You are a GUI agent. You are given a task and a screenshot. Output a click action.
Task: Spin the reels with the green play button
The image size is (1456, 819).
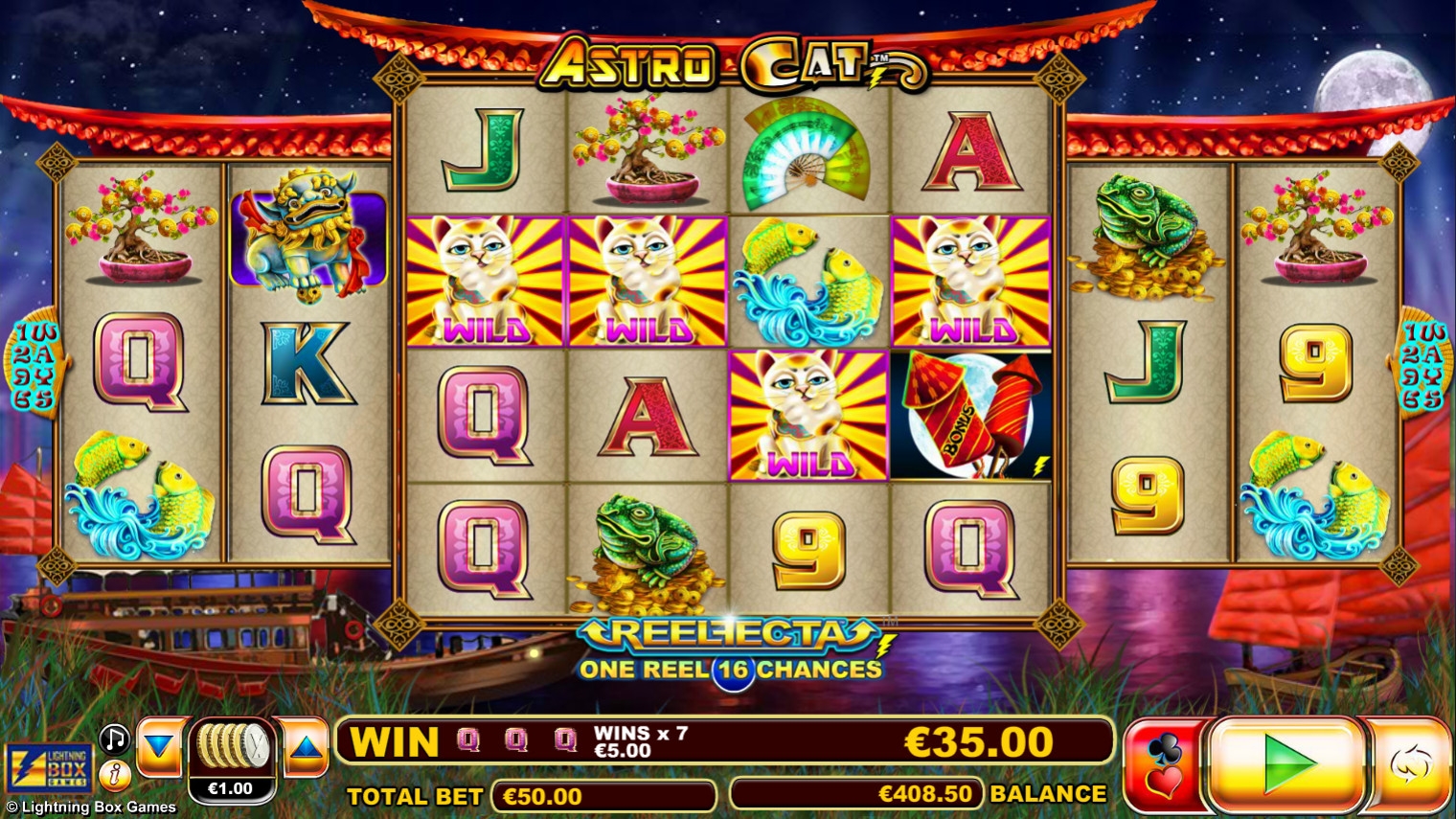point(1286,764)
